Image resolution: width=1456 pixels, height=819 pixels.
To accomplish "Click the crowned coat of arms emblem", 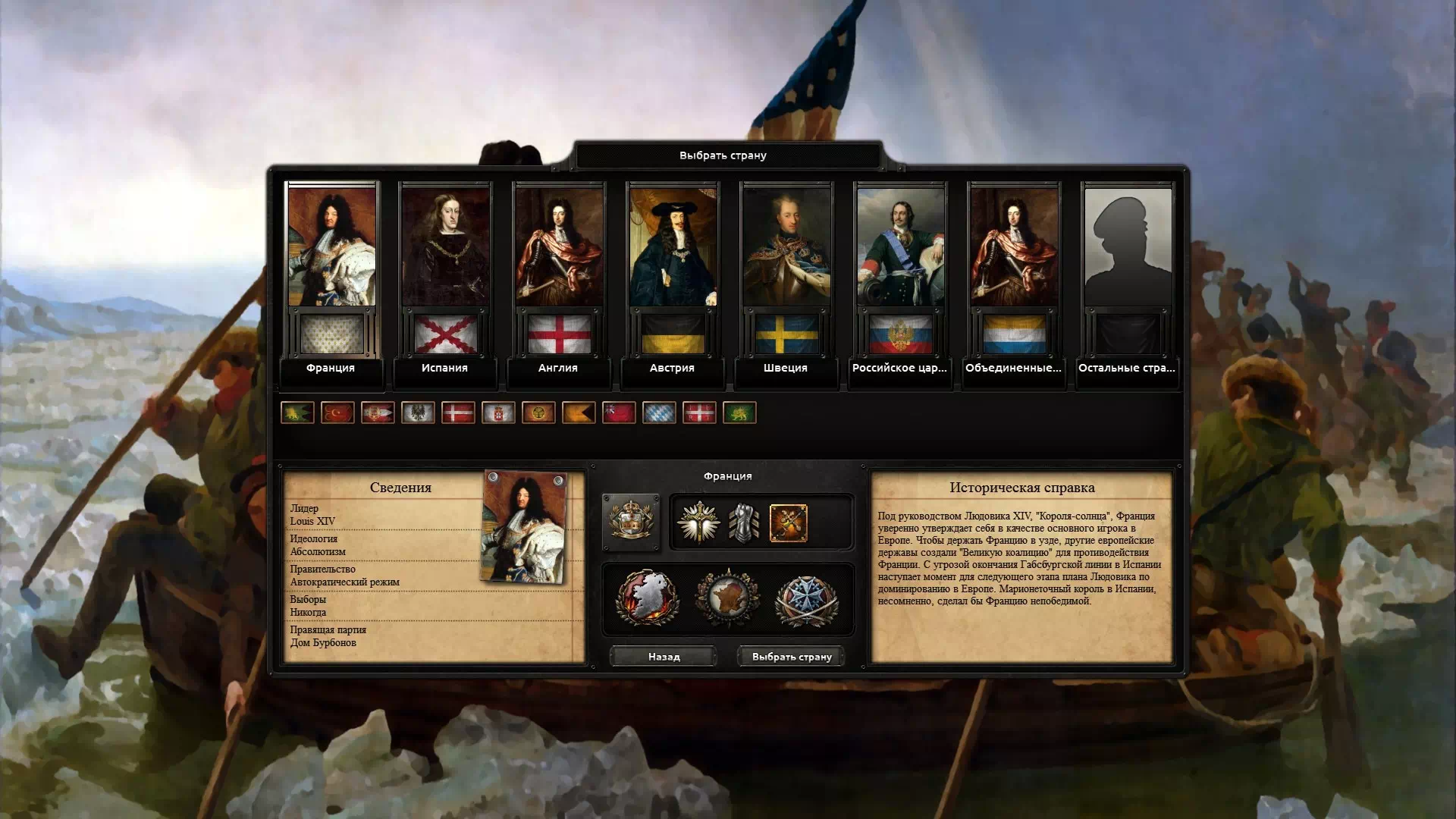I will (631, 522).
